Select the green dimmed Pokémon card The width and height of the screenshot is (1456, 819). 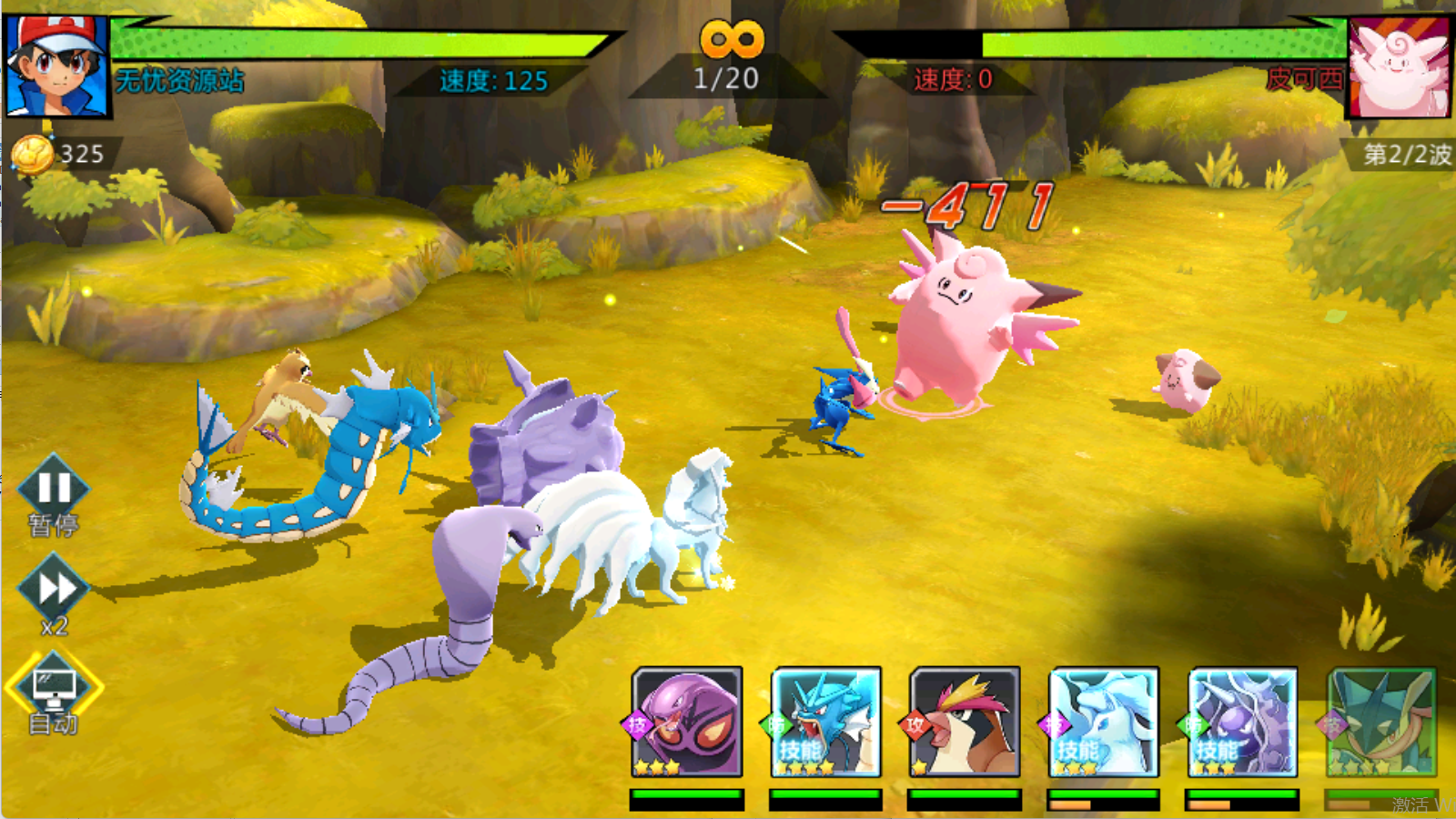click(x=1381, y=722)
